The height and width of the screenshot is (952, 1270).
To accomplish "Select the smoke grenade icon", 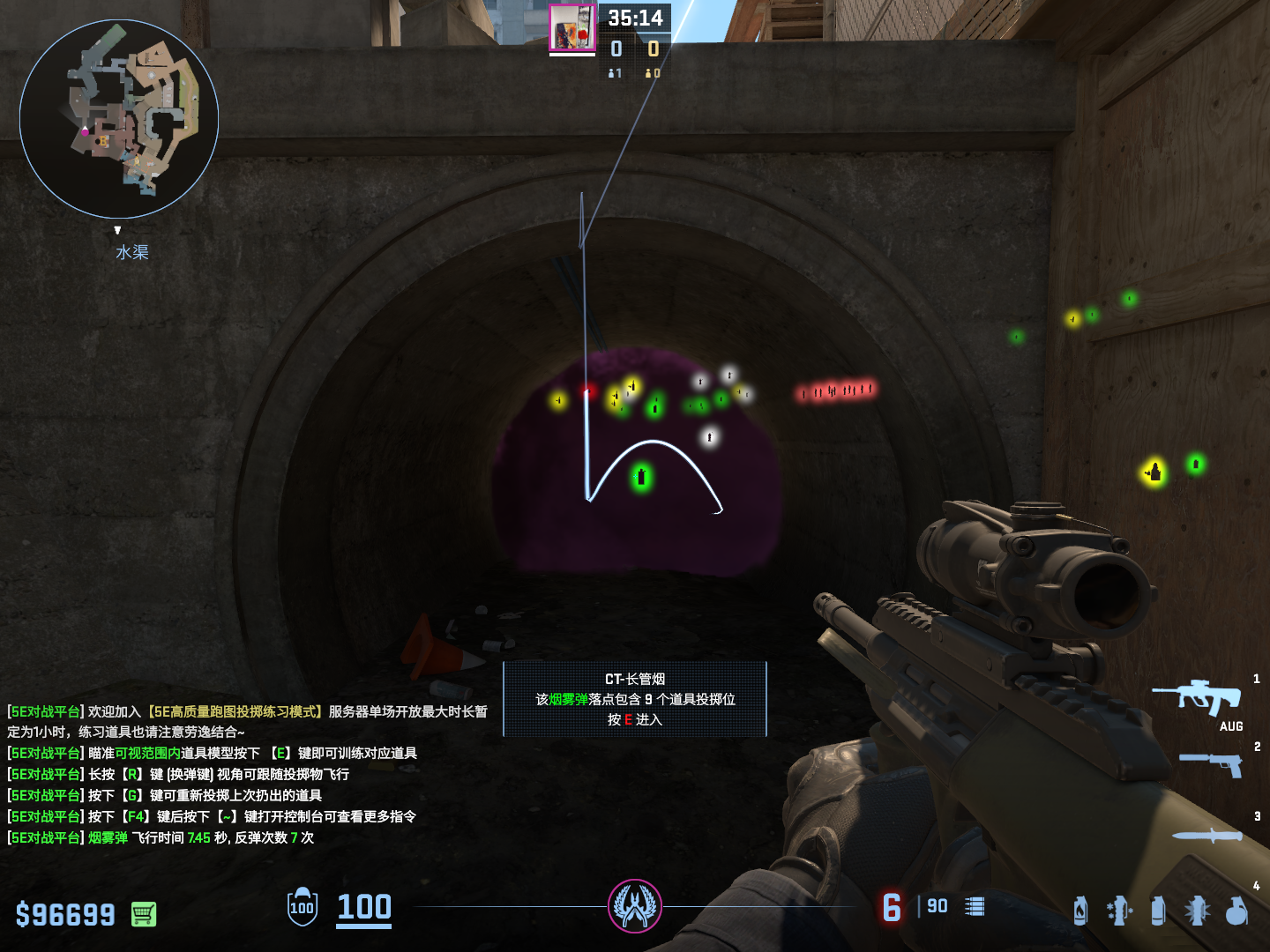I will (x=1158, y=911).
